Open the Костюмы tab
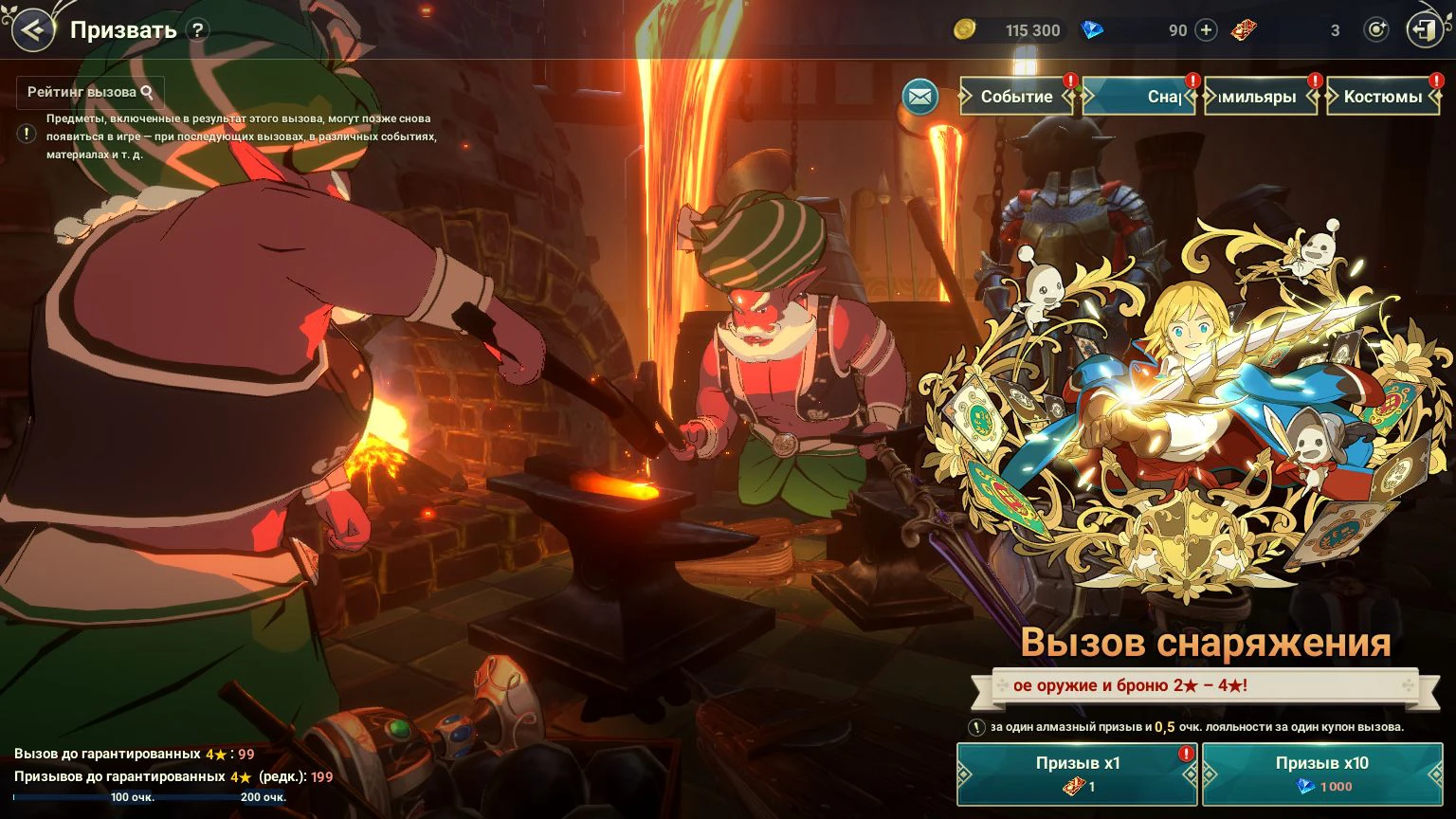This screenshot has width=1456, height=819. 1383,97
